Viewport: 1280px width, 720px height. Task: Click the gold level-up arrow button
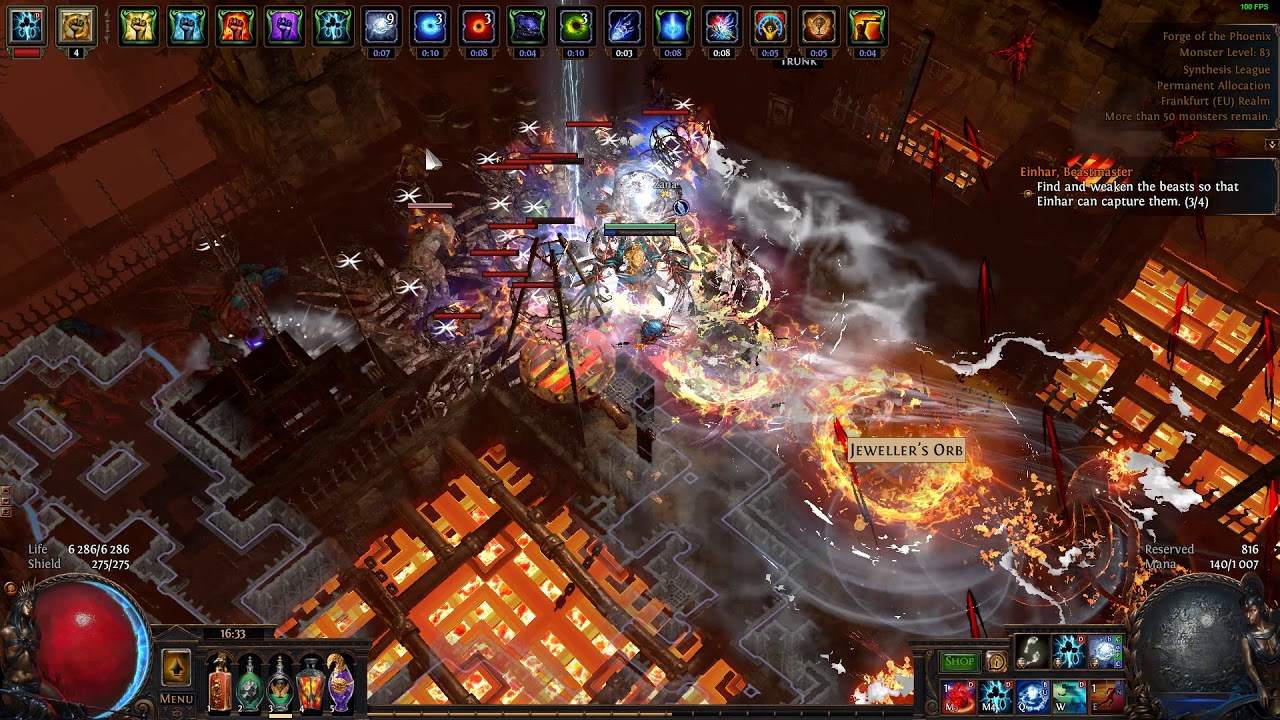(x=176, y=667)
